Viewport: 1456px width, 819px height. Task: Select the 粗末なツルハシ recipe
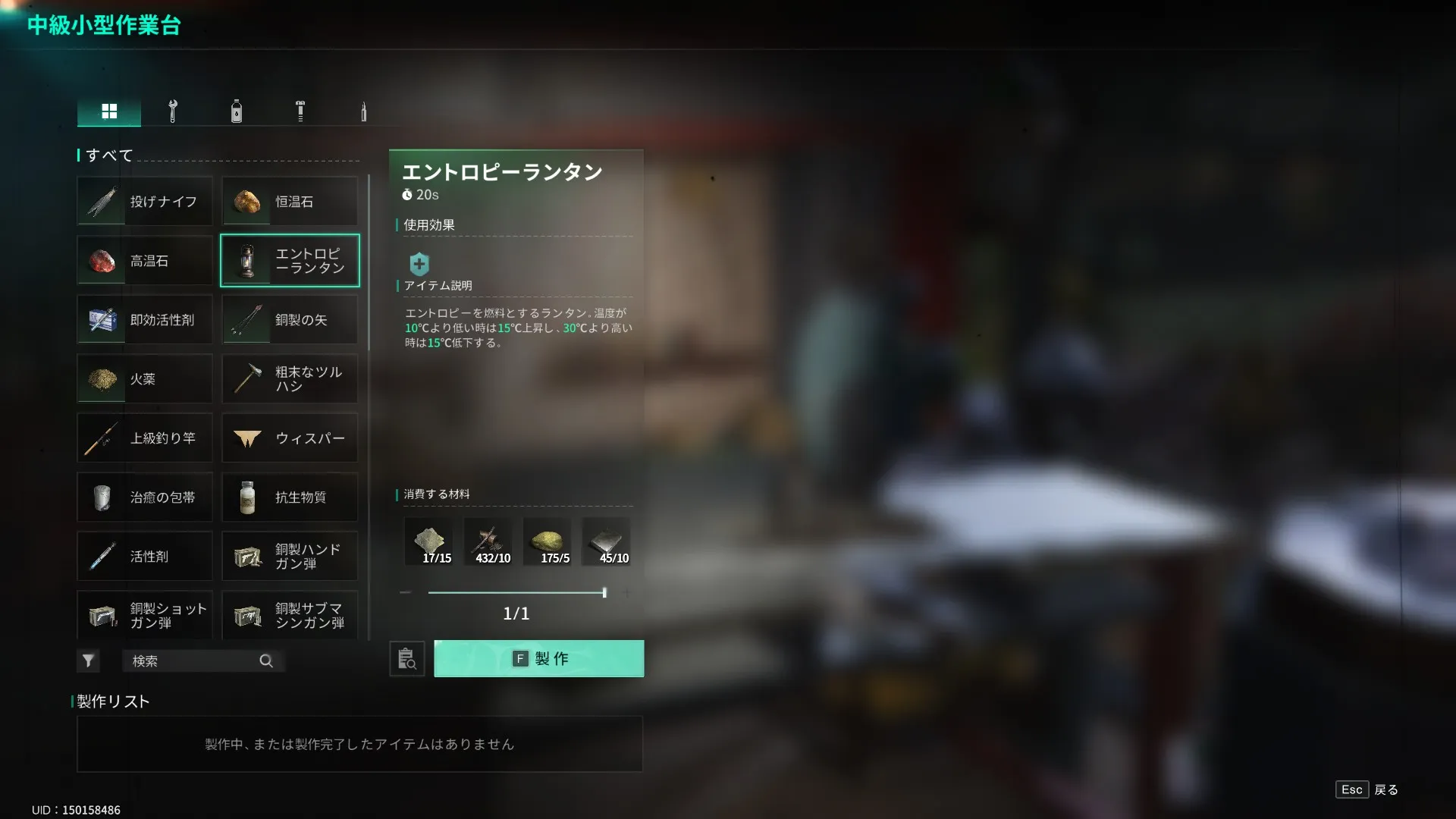[x=290, y=379]
